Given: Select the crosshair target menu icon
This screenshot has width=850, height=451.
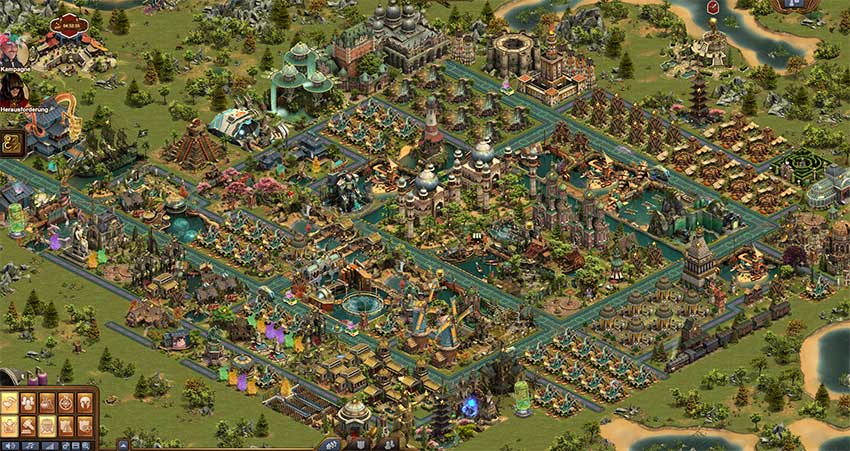Looking at the screenshot, I should pos(66,403).
